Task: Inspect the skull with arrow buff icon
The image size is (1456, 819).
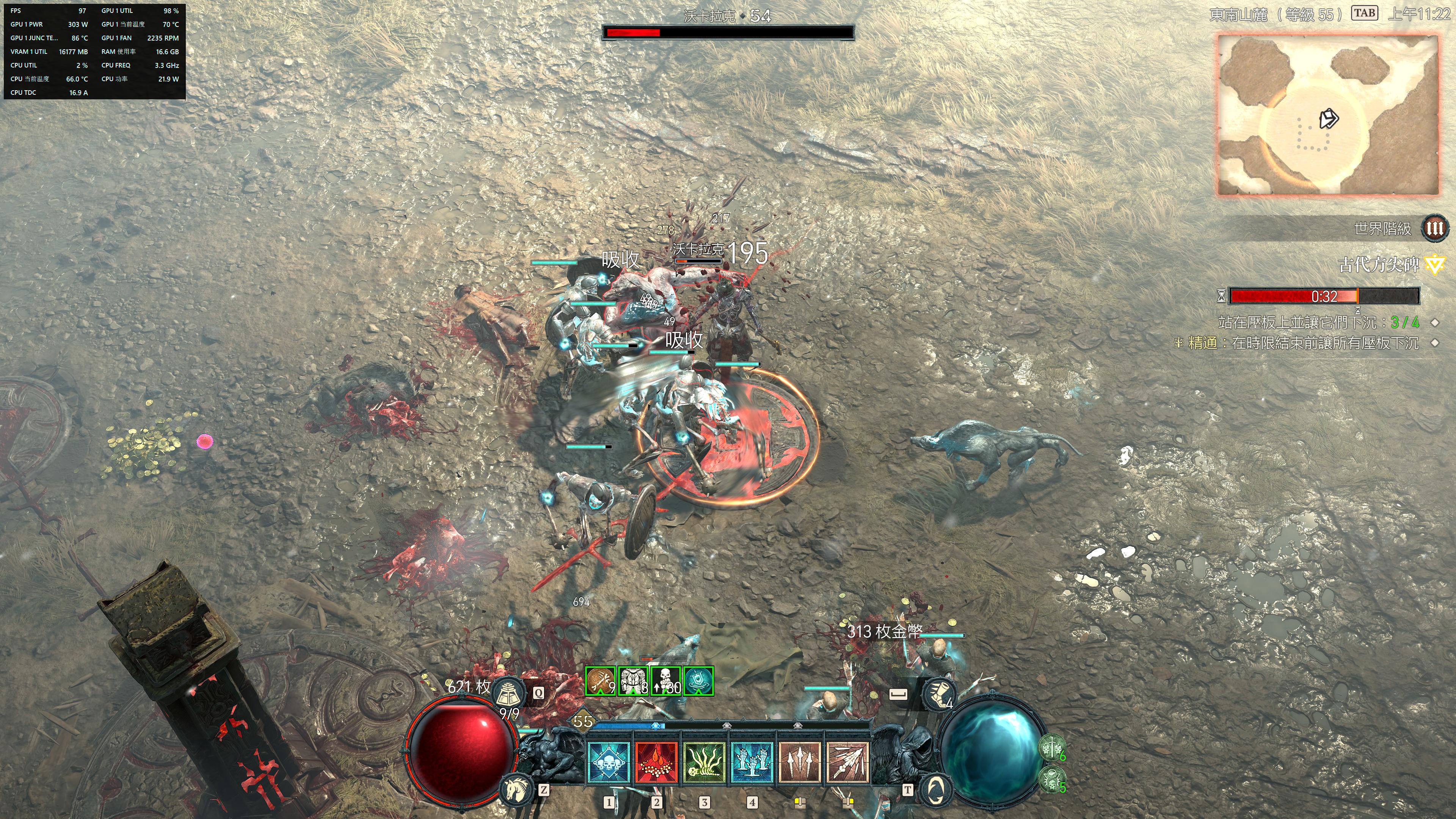Action: (666, 681)
